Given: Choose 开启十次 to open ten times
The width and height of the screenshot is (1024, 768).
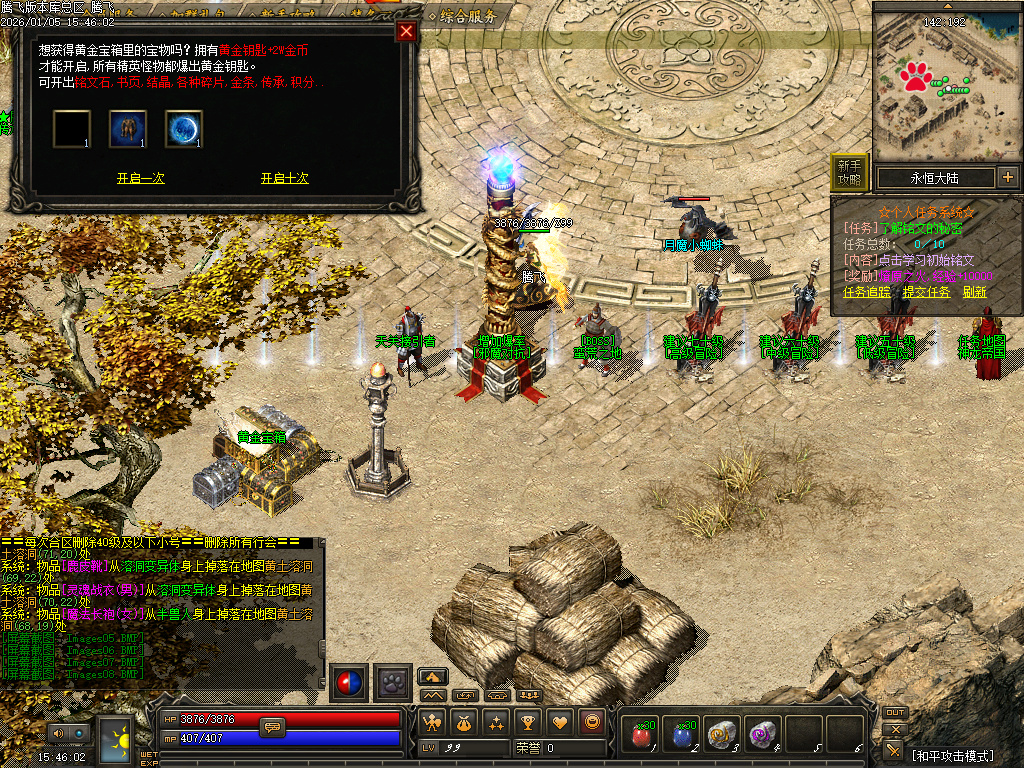Looking at the screenshot, I should (285, 178).
